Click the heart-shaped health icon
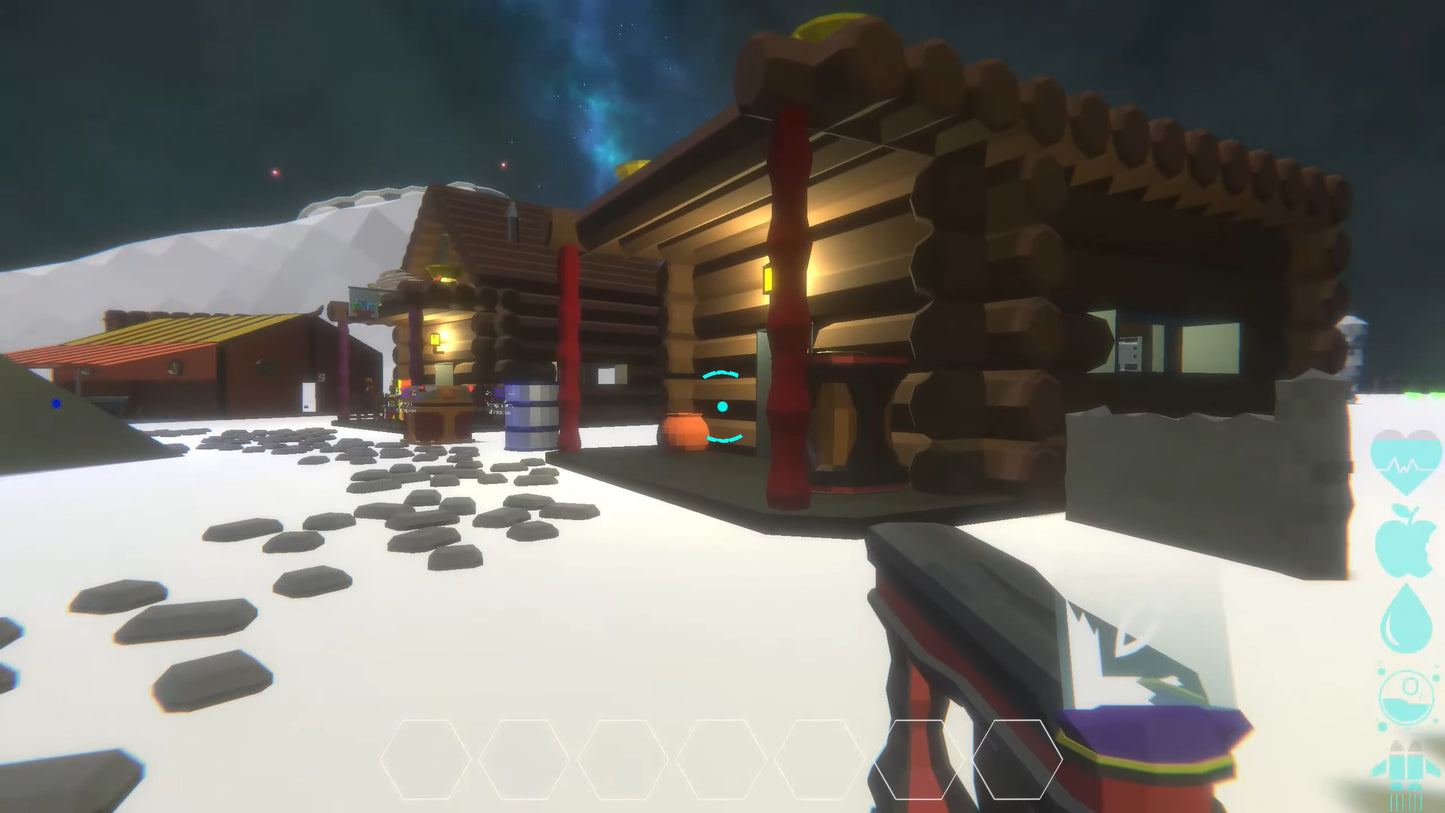This screenshot has height=813, width=1445. 1406,463
